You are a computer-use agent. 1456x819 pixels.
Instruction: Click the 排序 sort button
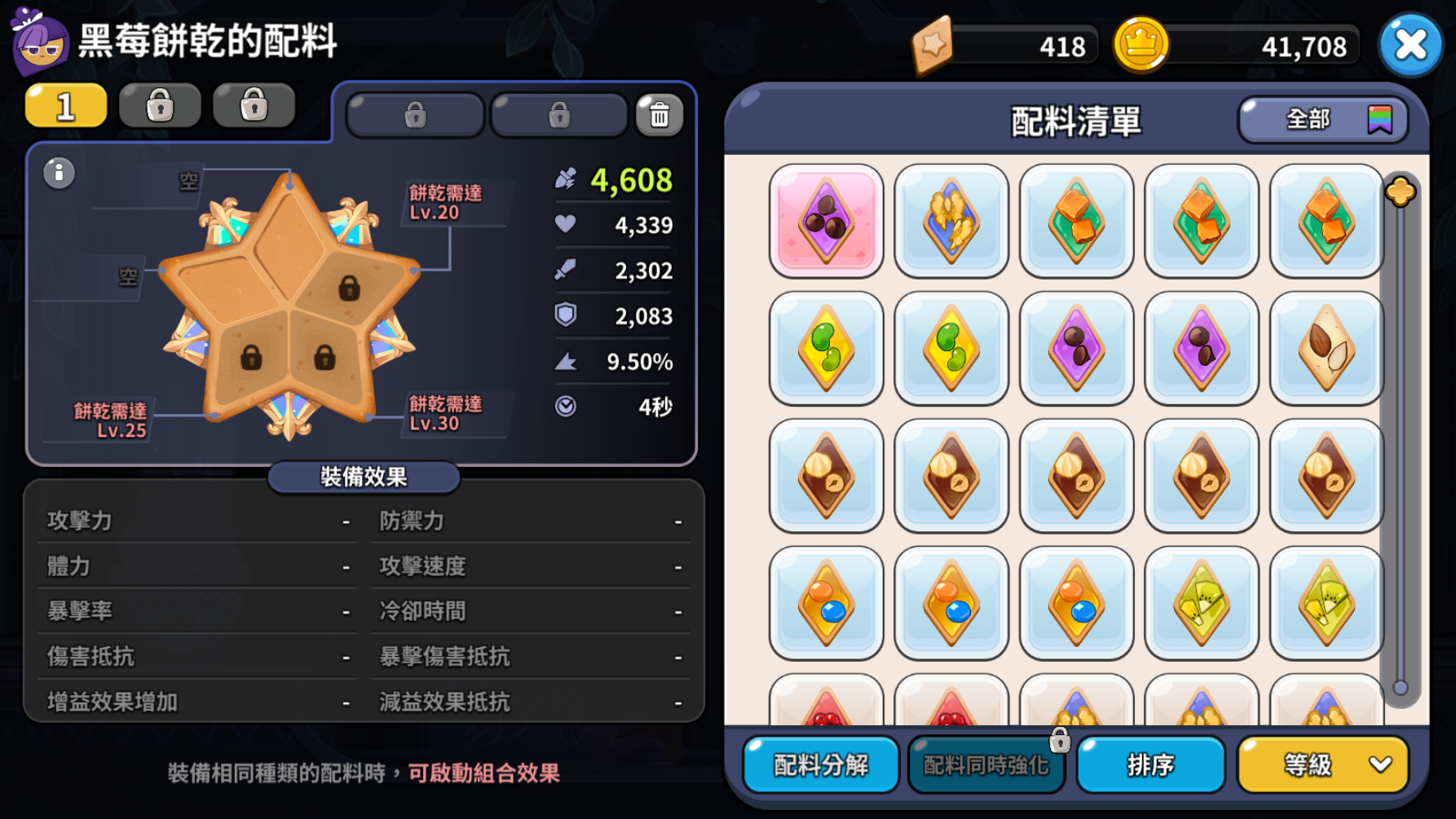[x=1150, y=764]
